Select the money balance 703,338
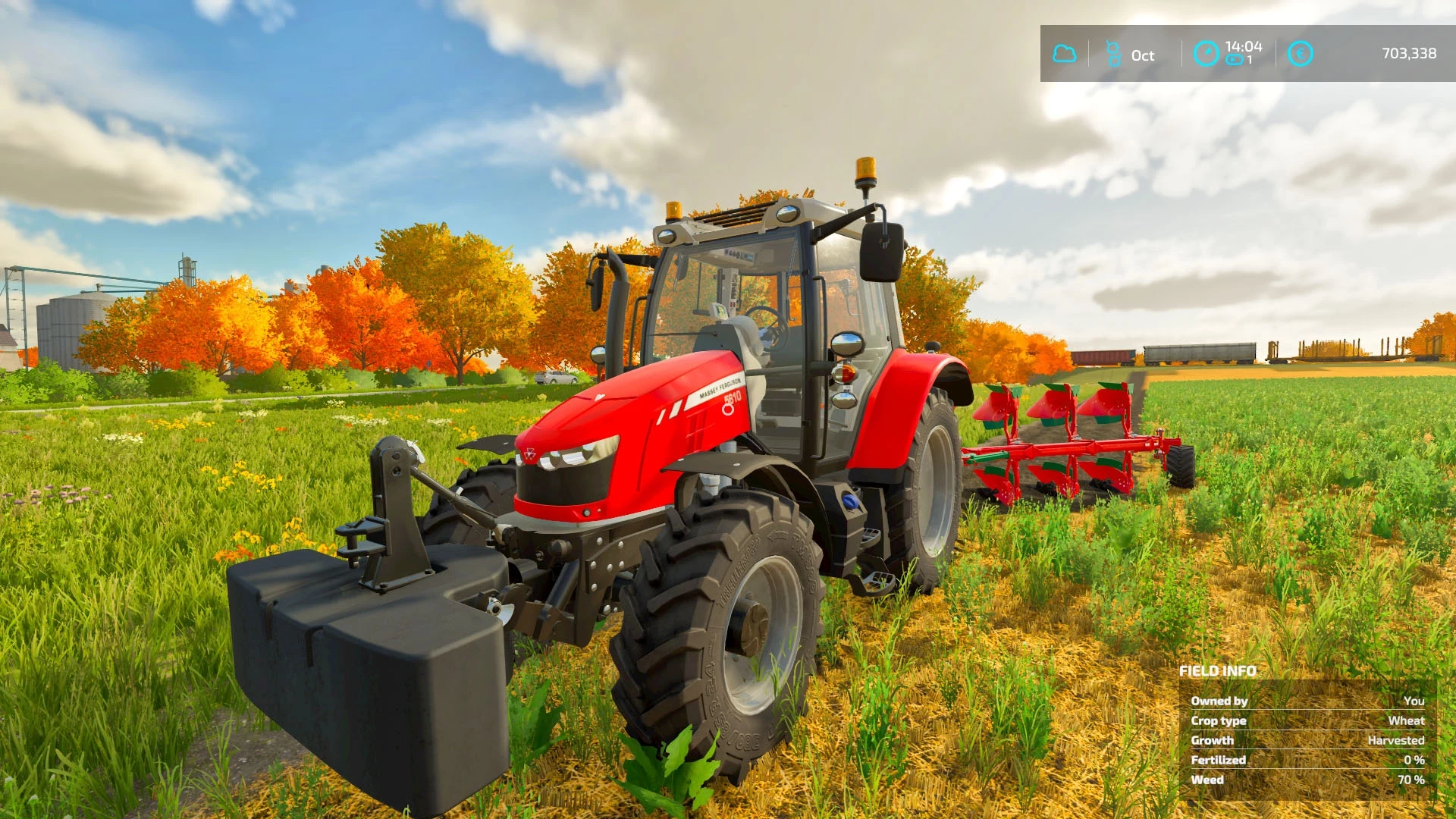This screenshot has width=1456, height=819. pyautogui.click(x=1407, y=53)
